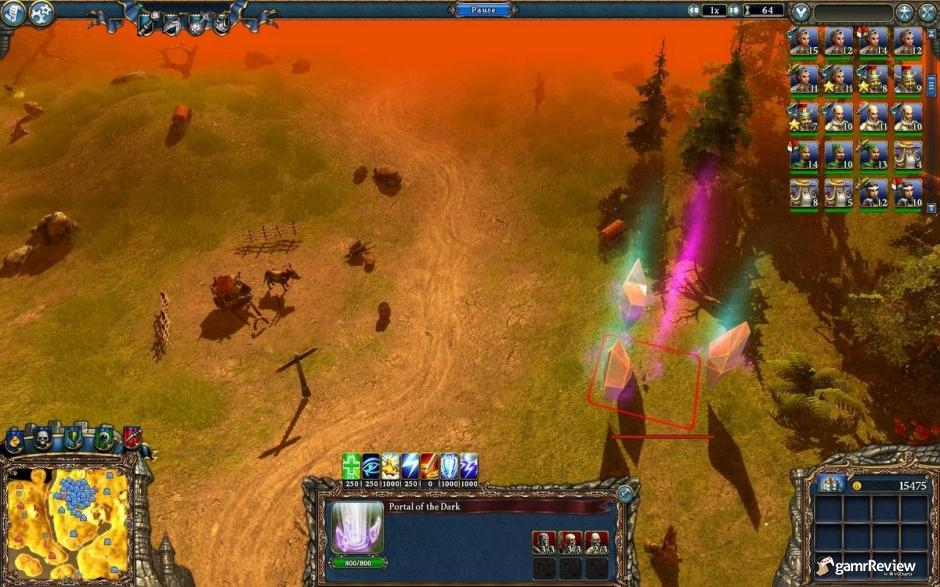Click the Portal of the Dark portrait
The image size is (940, 587).
tap(352, 527)
